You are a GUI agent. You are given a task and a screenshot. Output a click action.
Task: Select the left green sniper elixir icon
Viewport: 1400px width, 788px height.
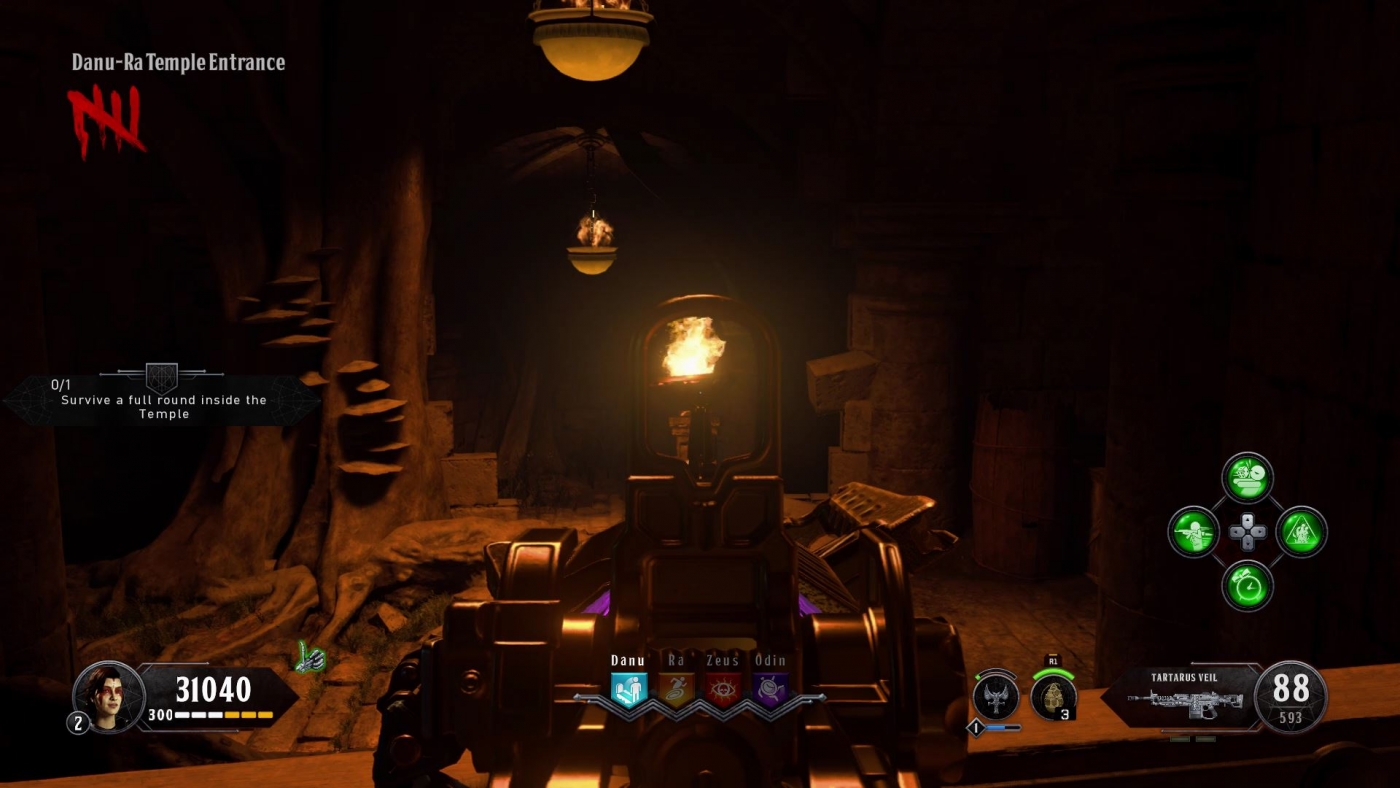click(1194, 531)
